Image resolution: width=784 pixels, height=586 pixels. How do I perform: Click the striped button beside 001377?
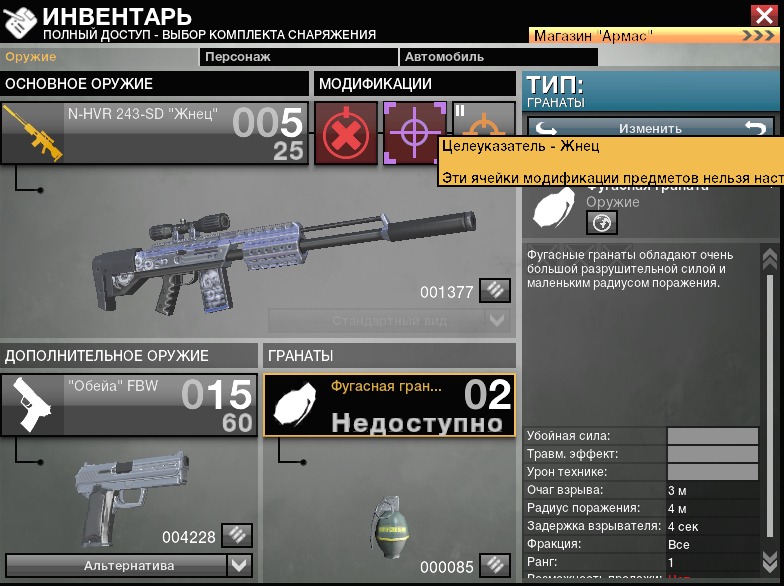click(x=494, y=291)
